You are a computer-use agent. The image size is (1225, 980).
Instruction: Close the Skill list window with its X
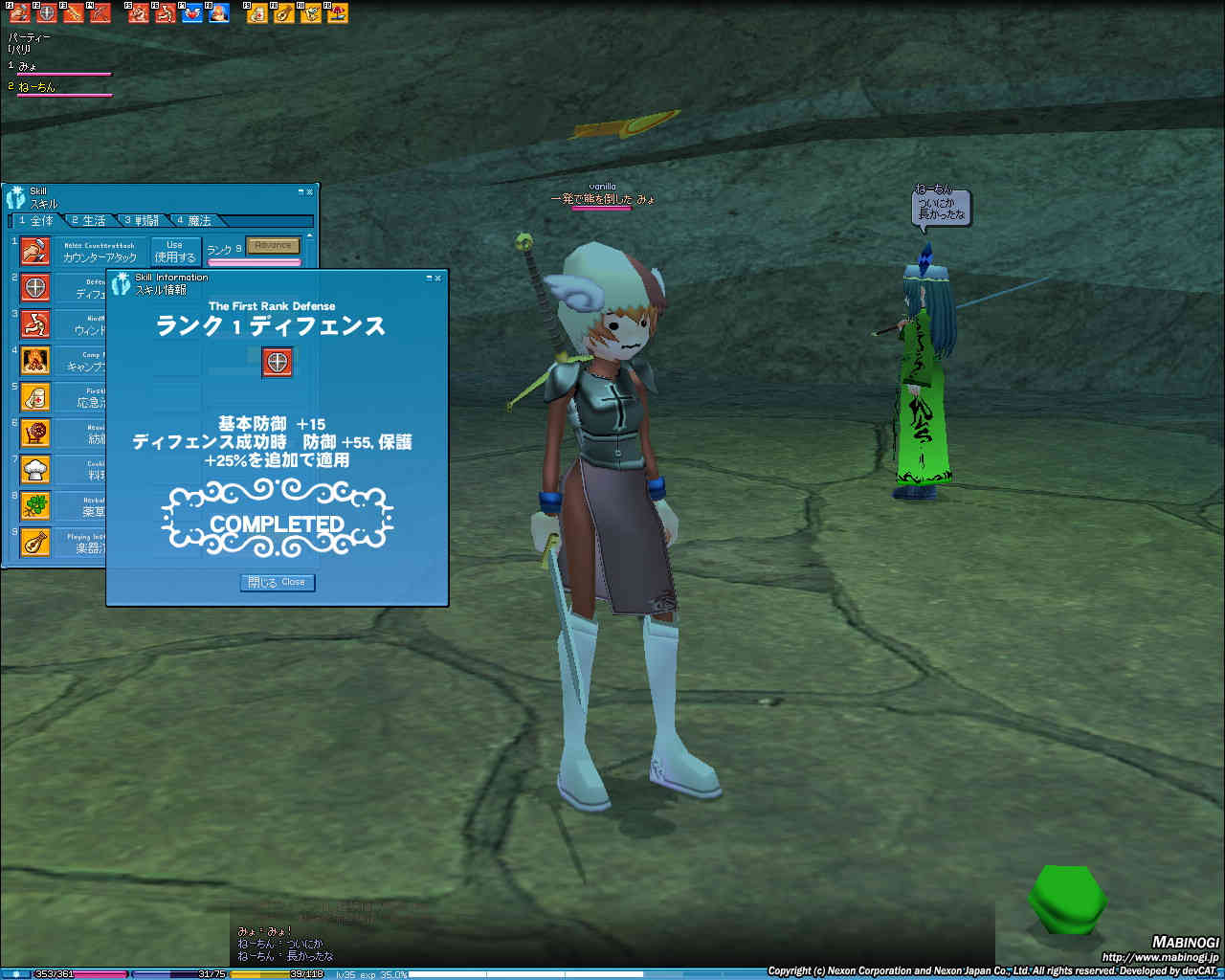309,192
